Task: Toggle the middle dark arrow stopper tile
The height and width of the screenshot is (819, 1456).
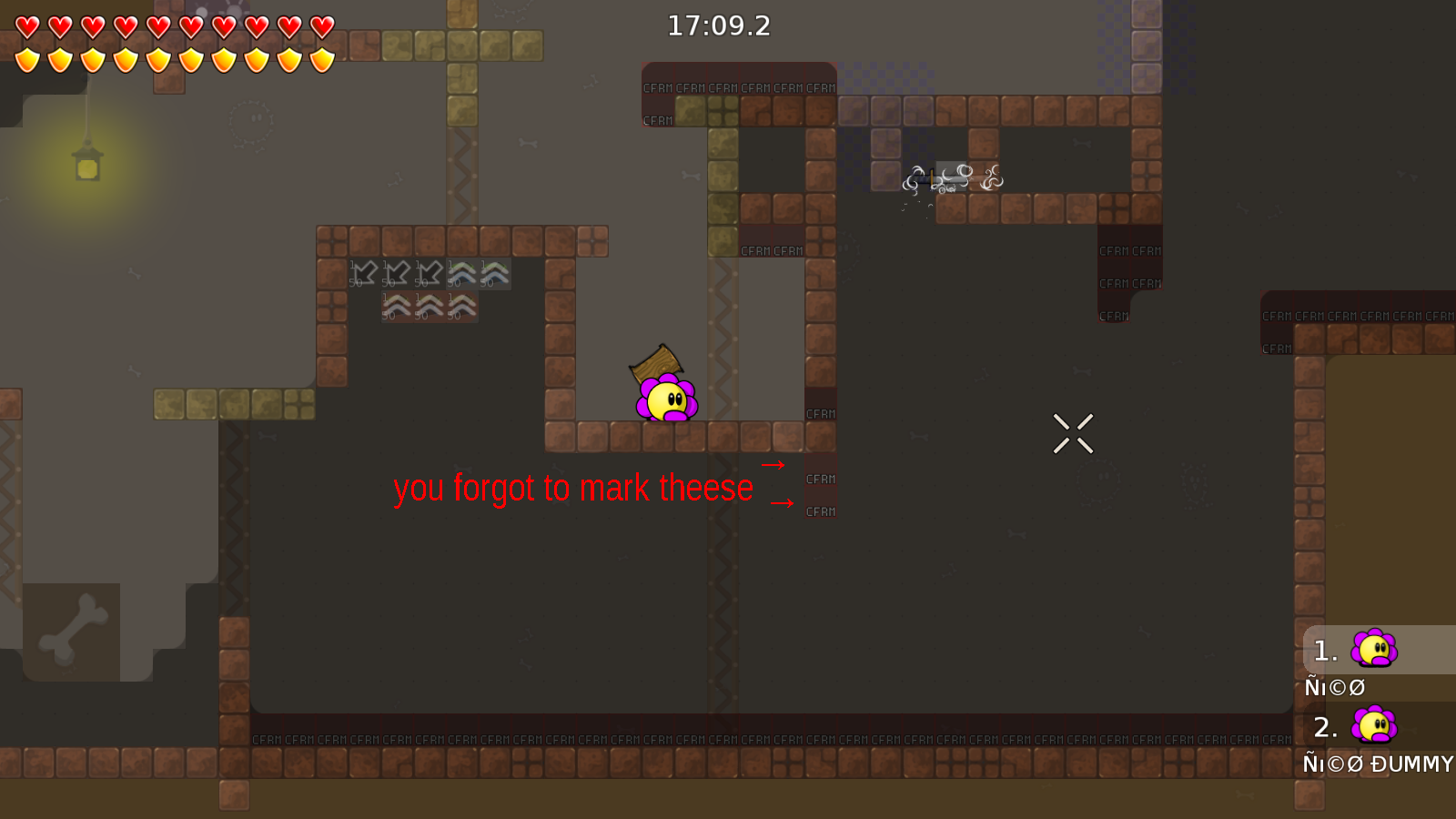Action: coord(398,273)
